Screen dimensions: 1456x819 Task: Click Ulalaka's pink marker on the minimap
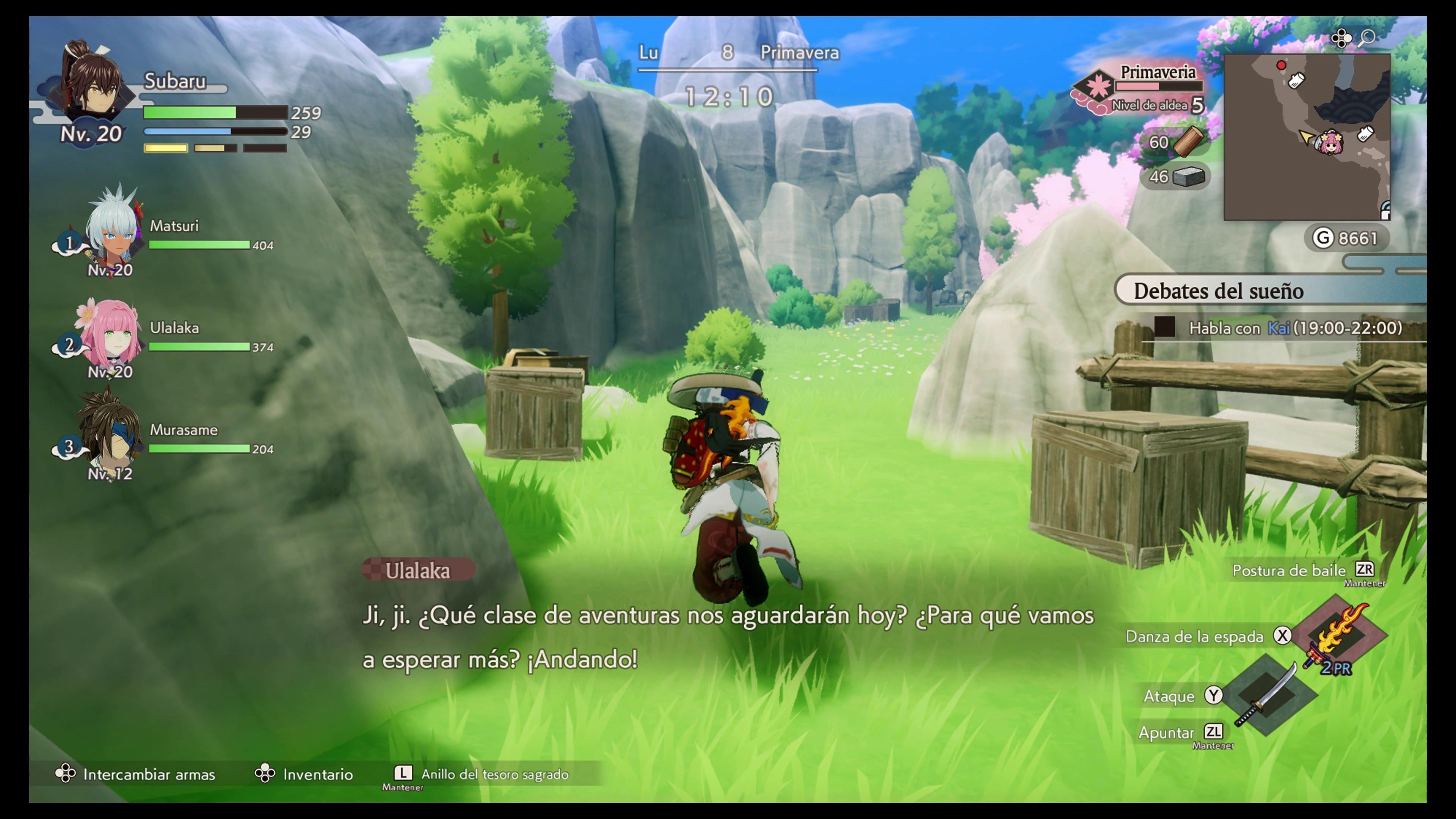click(1329, 142)
